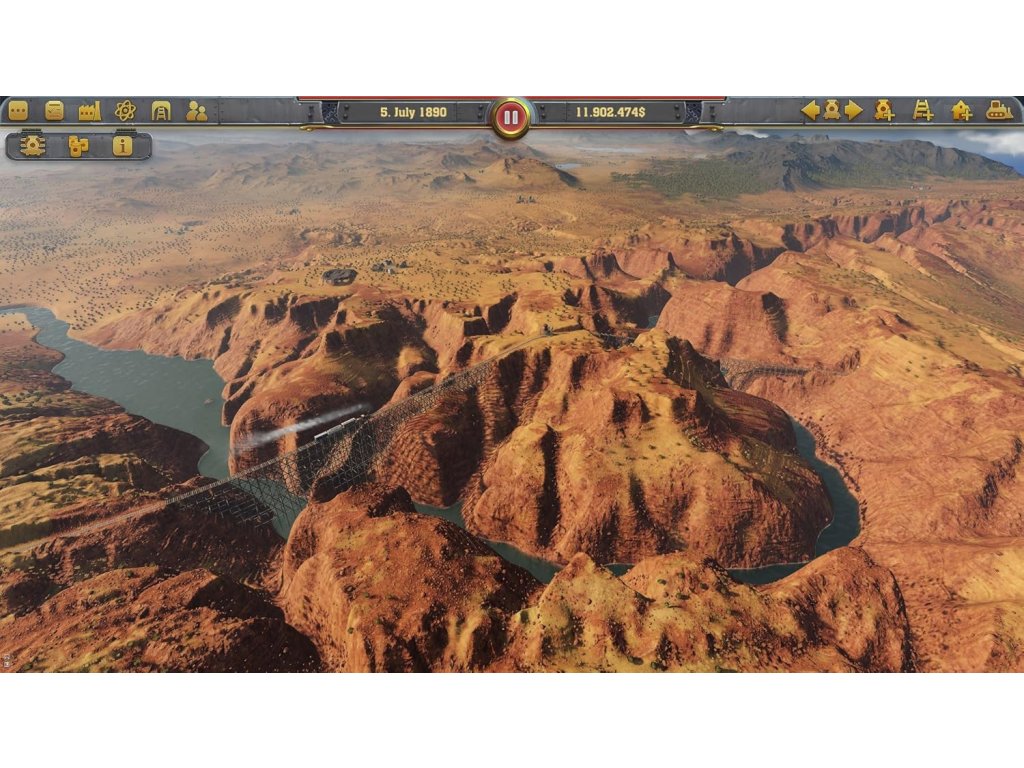Open the information 'i' panel
The height and width of the screenshot is (768, 1024).
pyautogui.click(x=123, y=146)
